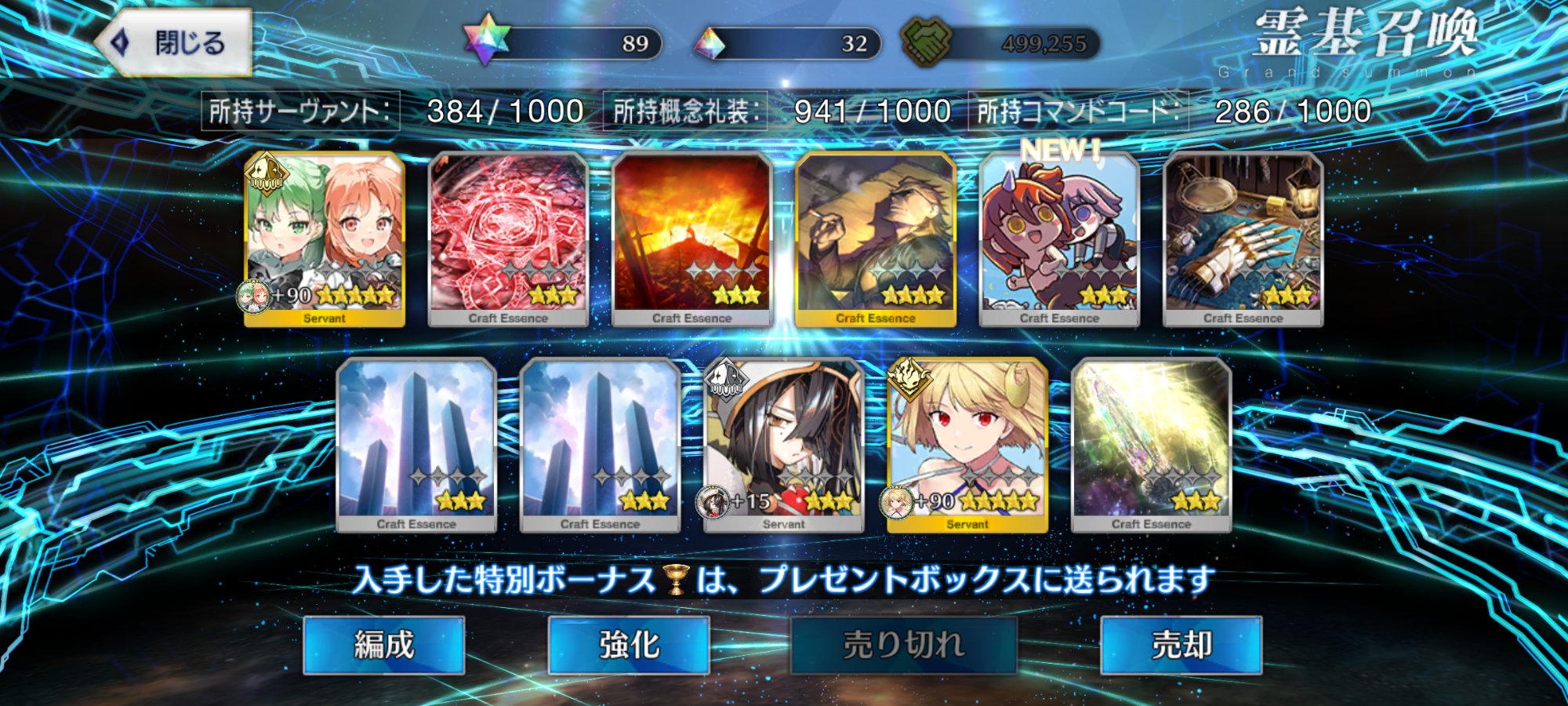Select the smoking man four-star craft essence
This screenshot has width=1568, height=706.
876,238
